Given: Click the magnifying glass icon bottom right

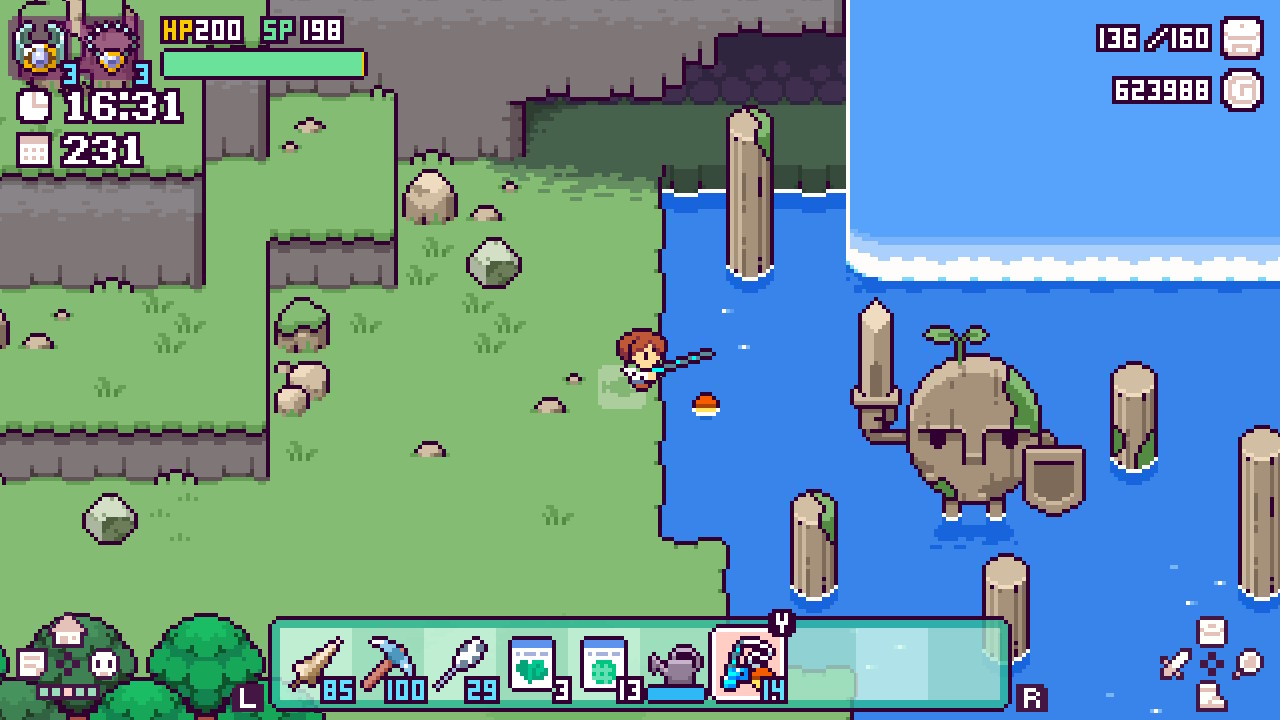Looking at the screenshot, I should point(1249,662).
